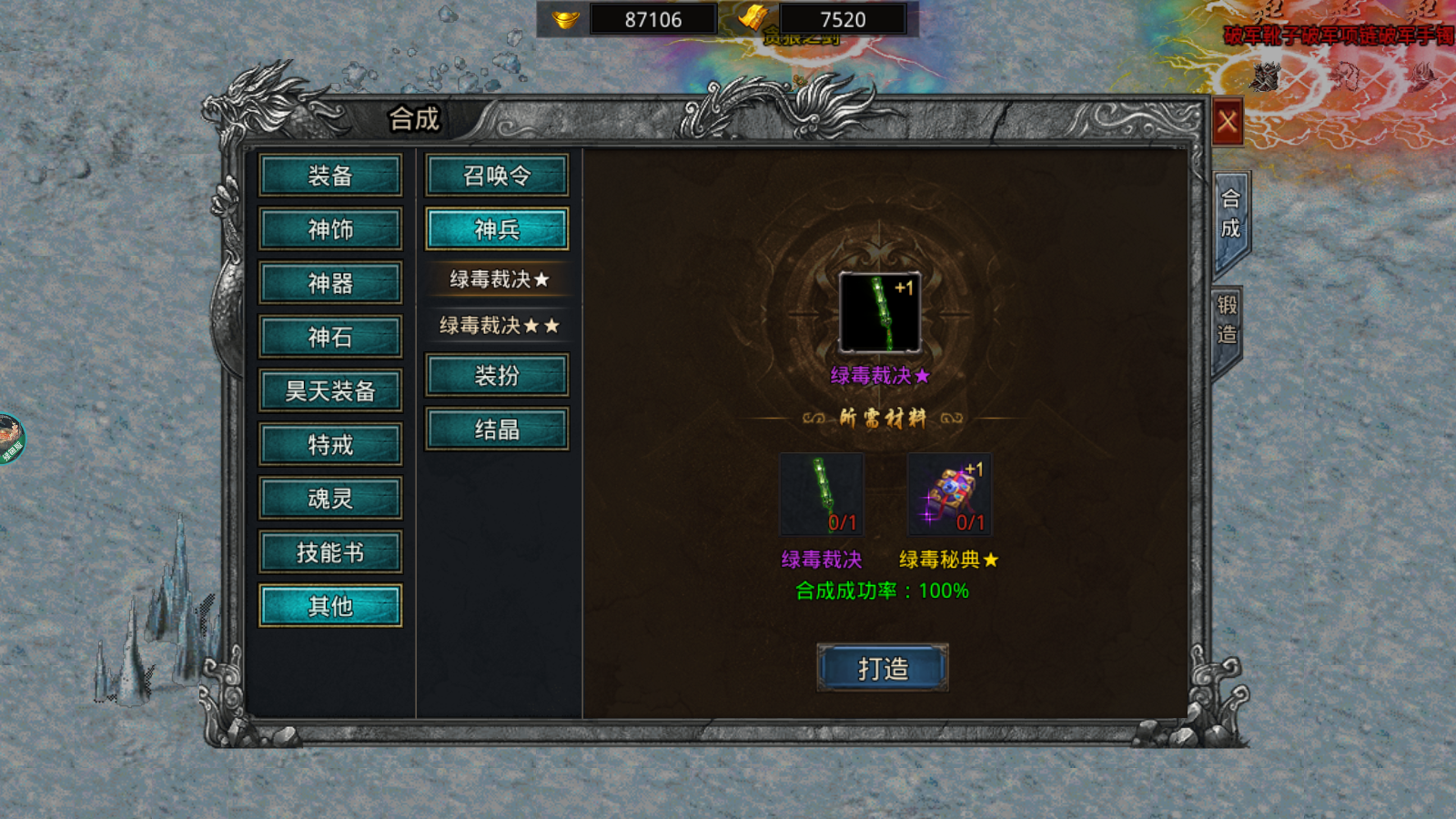Open the 装扮 subcategory
The height and width of the screenshot is (819, 1456).
[497, 375]
